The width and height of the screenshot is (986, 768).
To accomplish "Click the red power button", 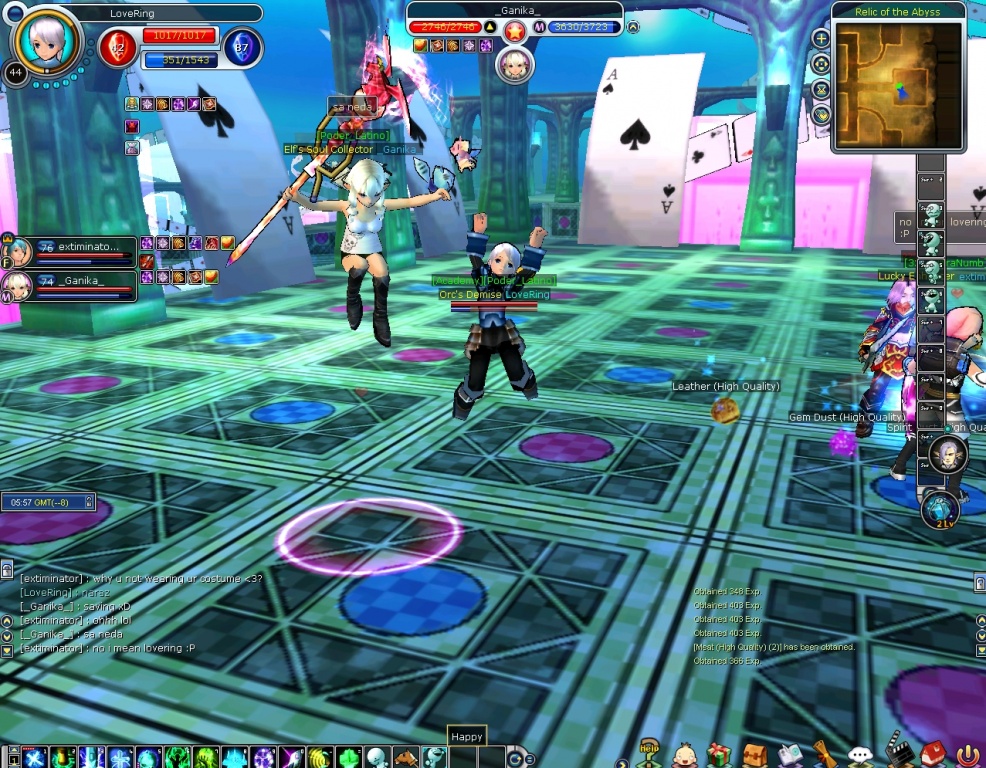I will (x=967, y=755).
